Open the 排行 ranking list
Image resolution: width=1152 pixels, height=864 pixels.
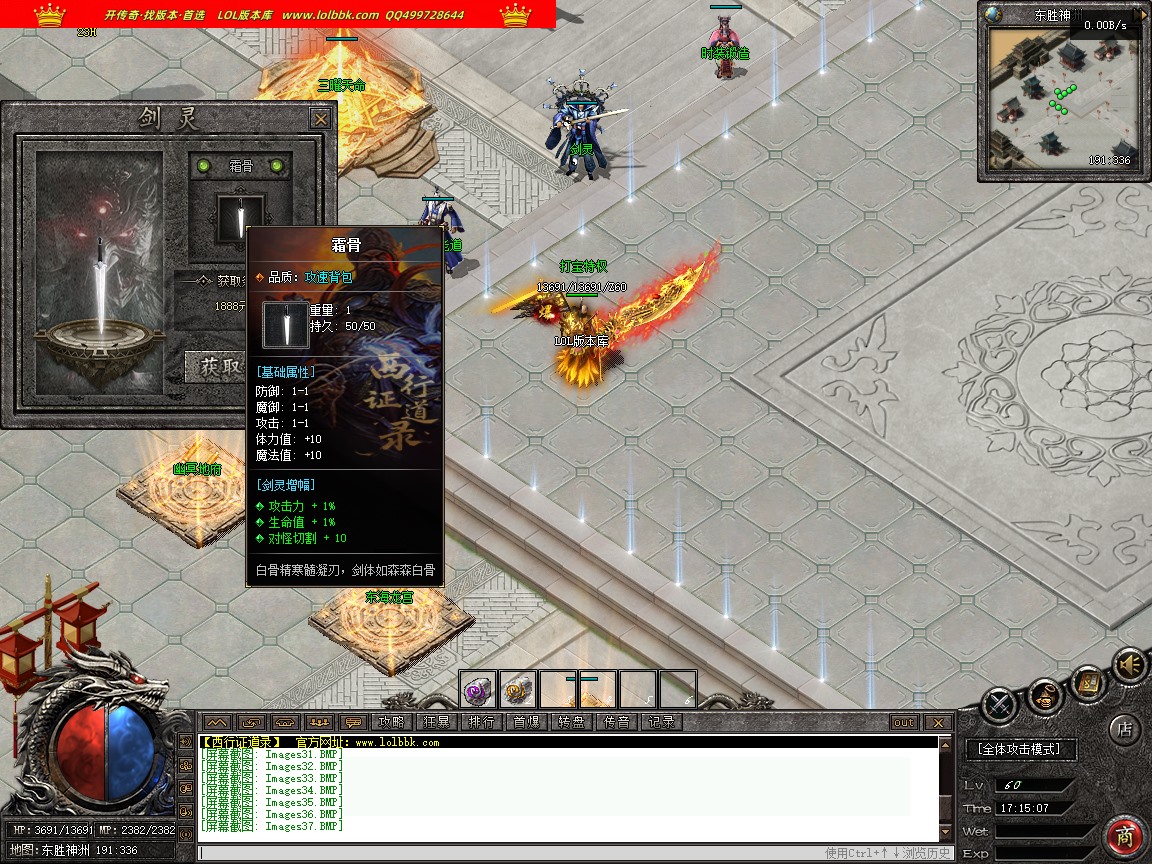[x=481, y=722]
